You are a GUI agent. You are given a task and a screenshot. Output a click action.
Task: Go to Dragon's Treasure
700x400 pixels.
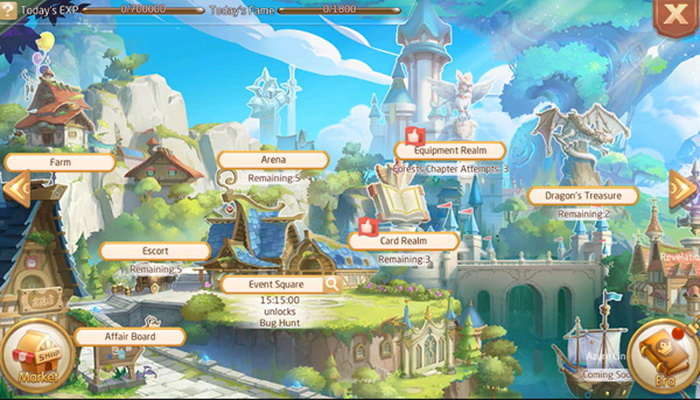(582, 196)
